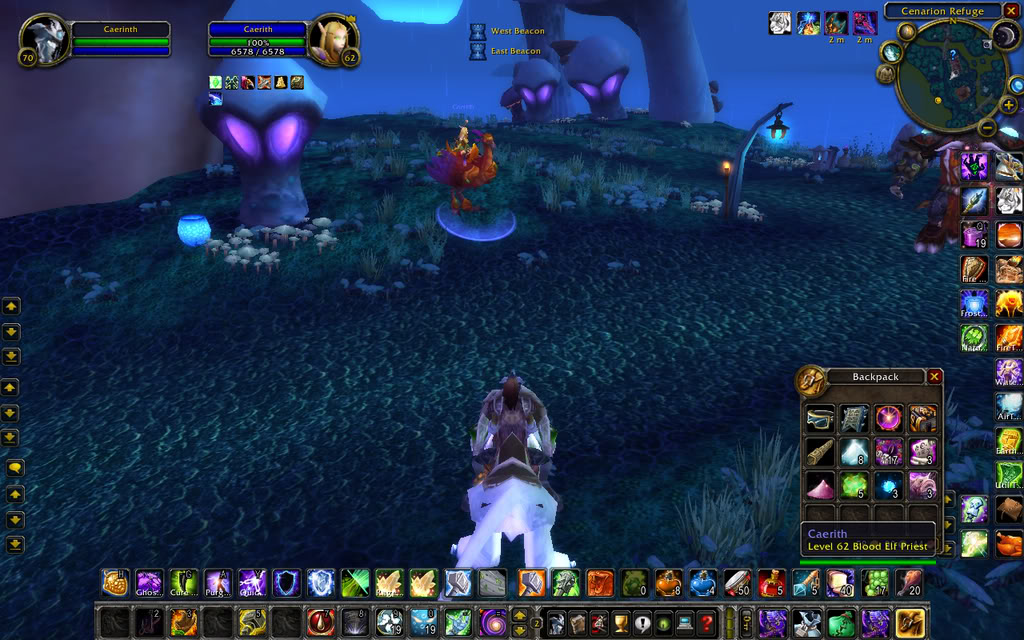
Task: Open the achievements trophy cup menu
Action: (620, 622)
